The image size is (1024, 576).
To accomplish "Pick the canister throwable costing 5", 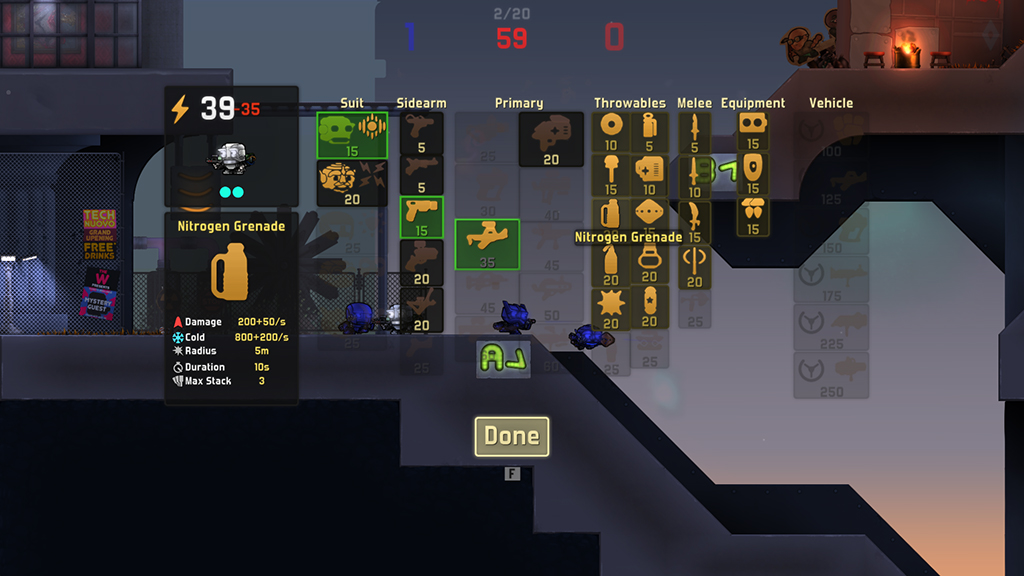I will pyautogui.click(x=649, y=131).
